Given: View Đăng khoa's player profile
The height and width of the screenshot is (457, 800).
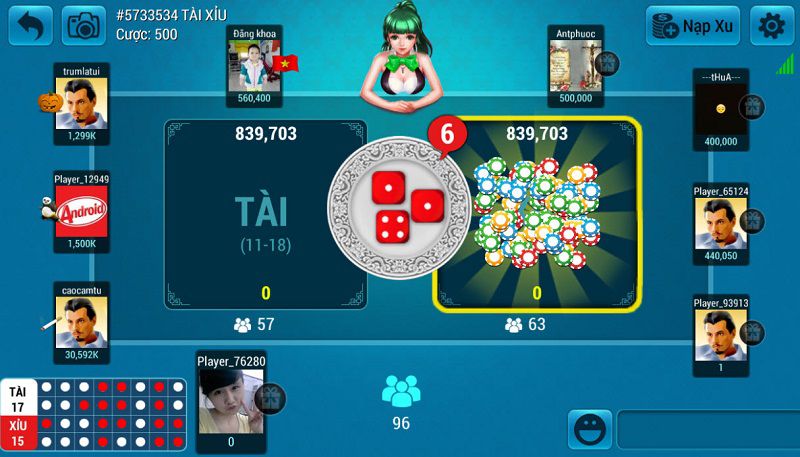Looking at the screenshot, I should (253, 66).
